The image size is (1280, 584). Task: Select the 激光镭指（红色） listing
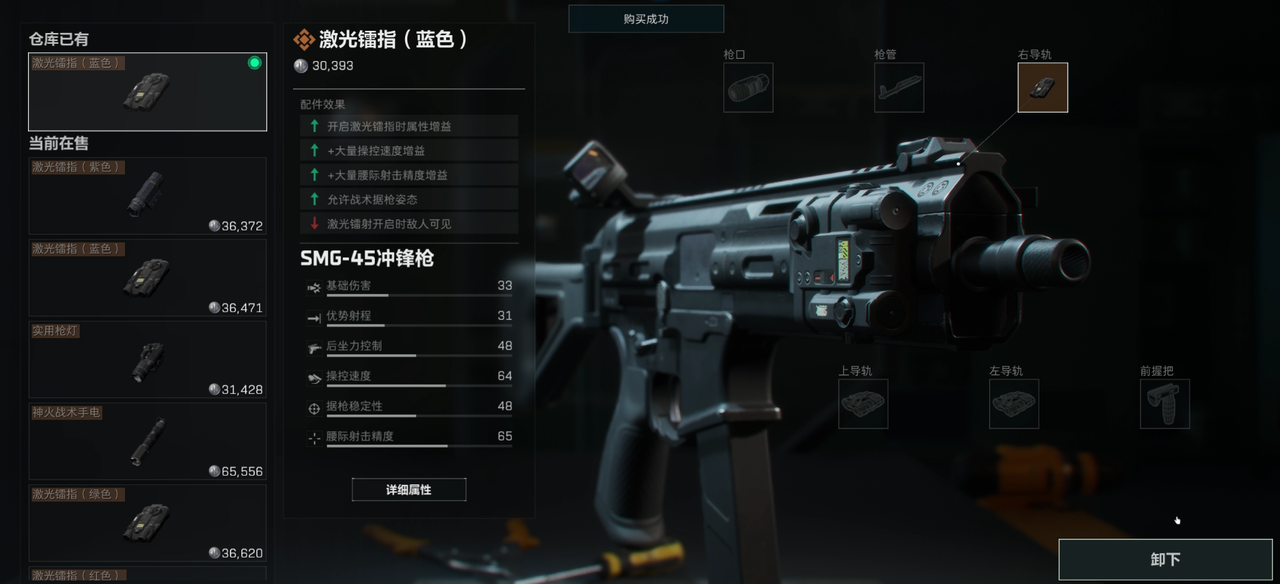tap(147, 575)
